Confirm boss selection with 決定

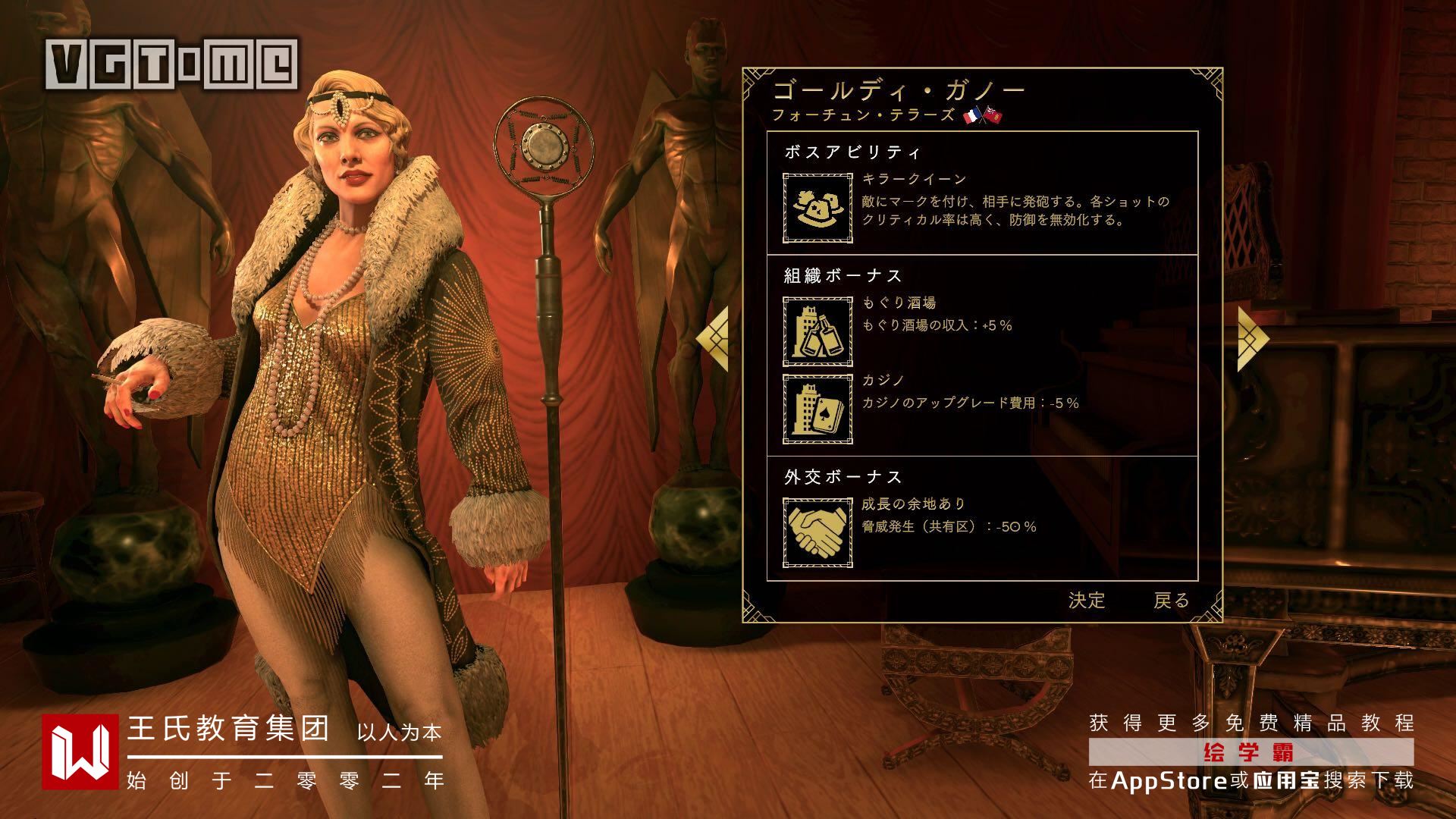pos(1086,601)
